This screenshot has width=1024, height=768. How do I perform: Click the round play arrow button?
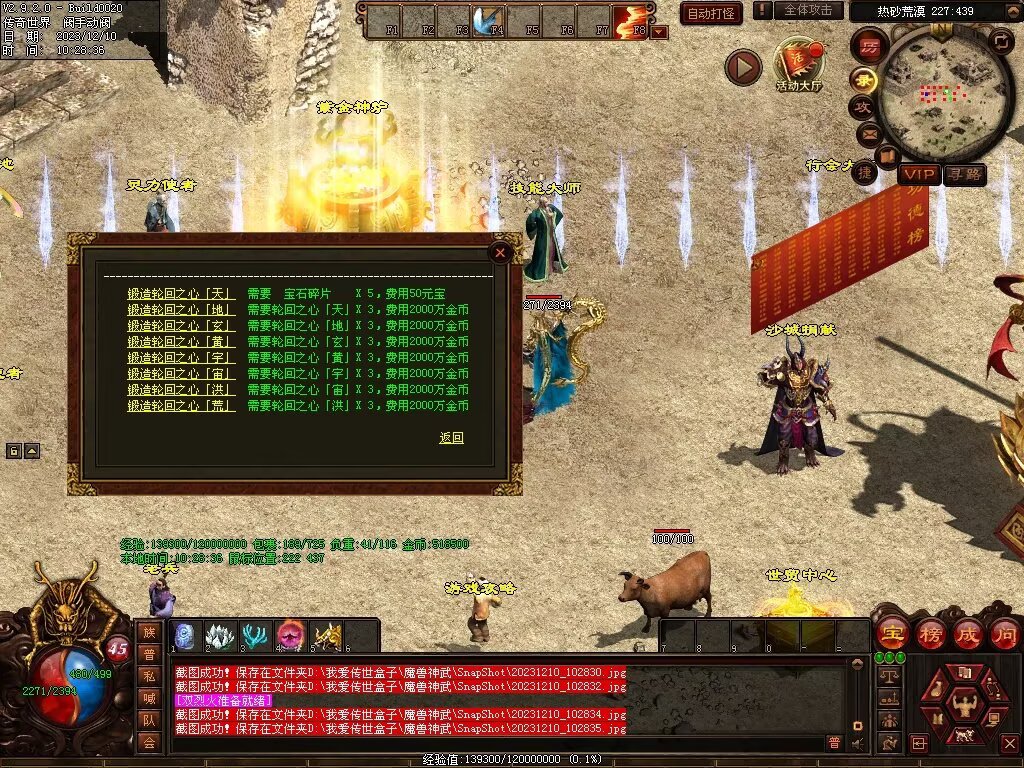coord(743,67)
